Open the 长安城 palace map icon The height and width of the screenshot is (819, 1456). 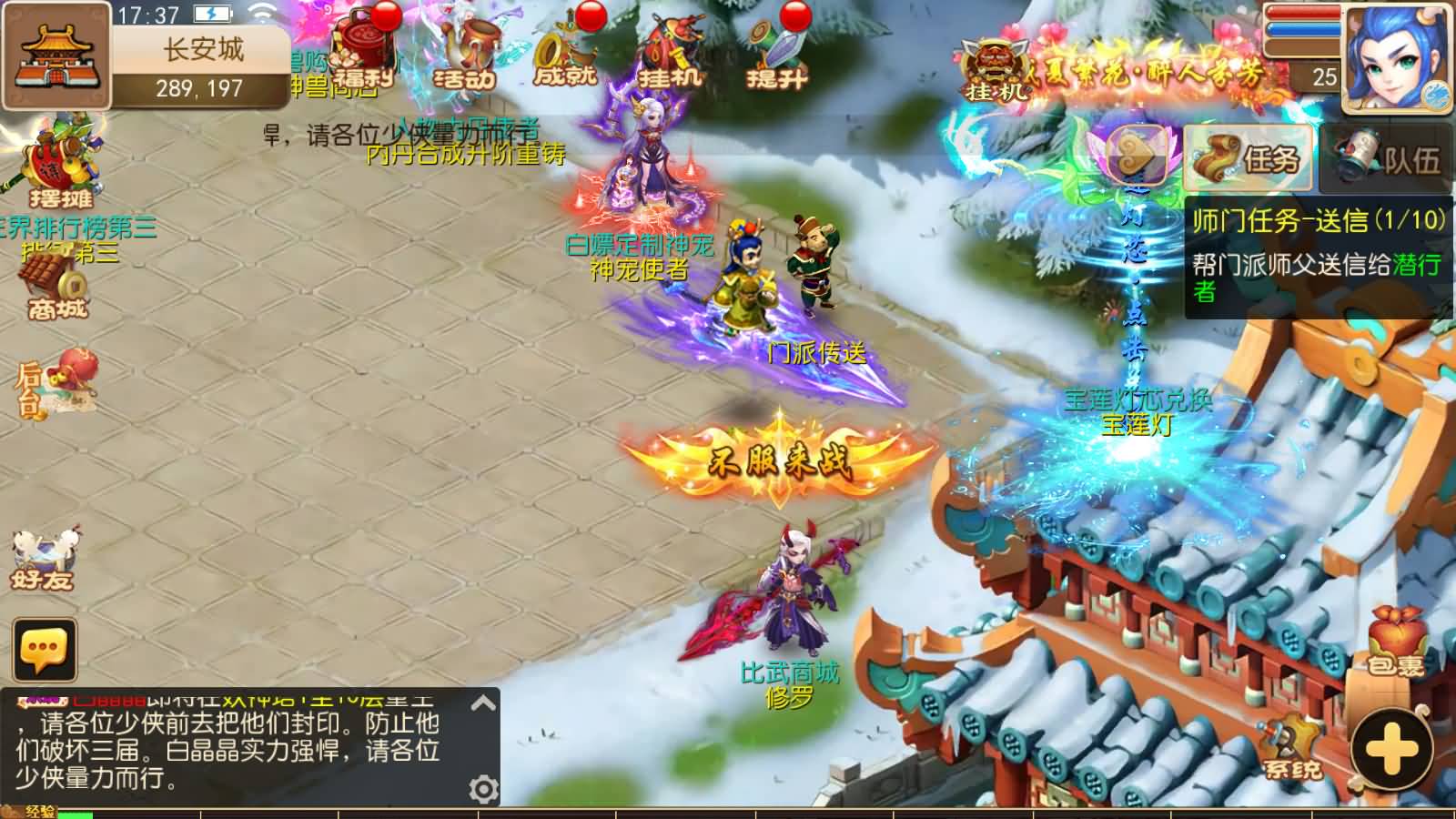(56, 55)
